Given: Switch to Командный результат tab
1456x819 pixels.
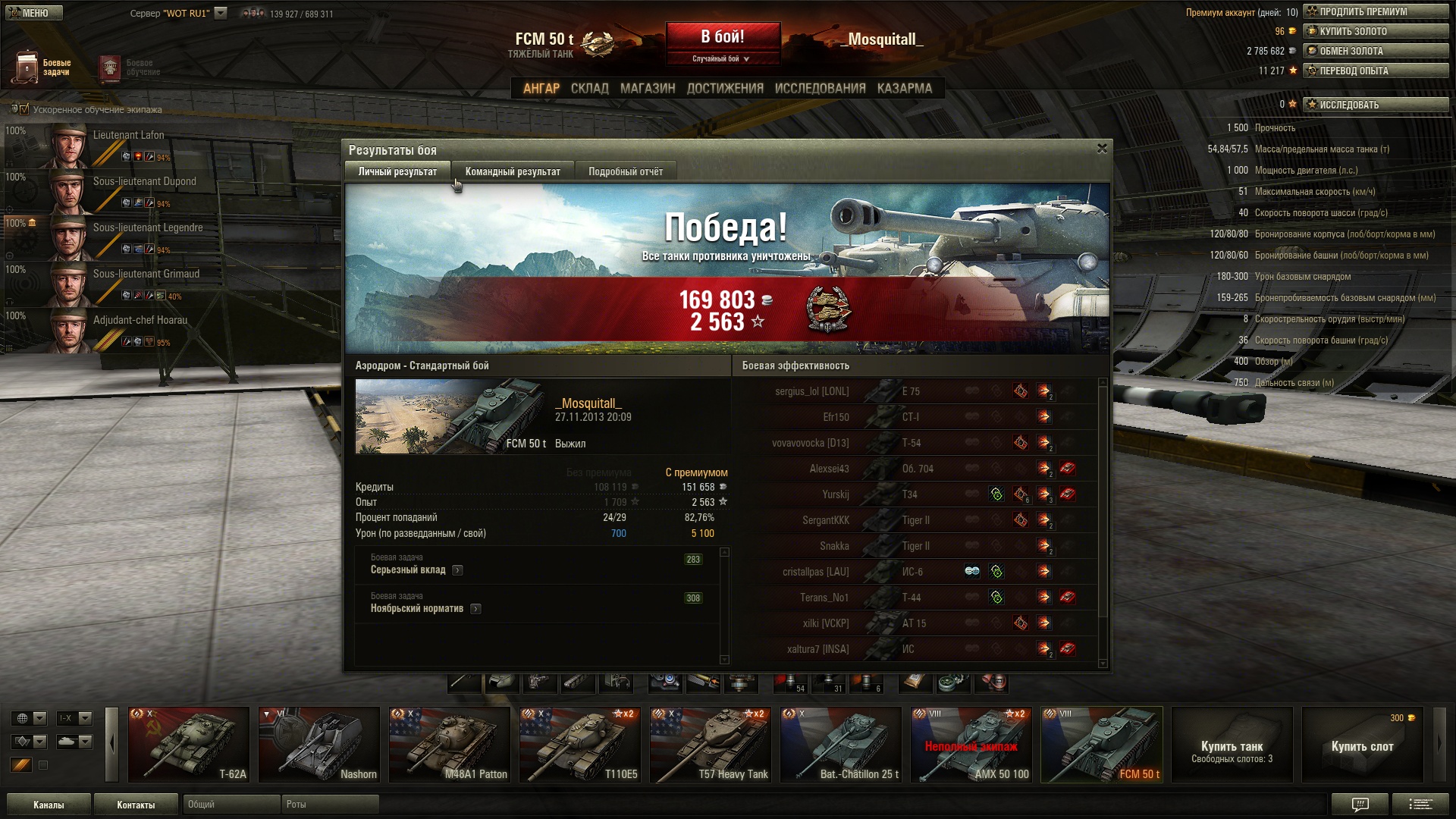Looking at the screenshot, I should (513, 172).
